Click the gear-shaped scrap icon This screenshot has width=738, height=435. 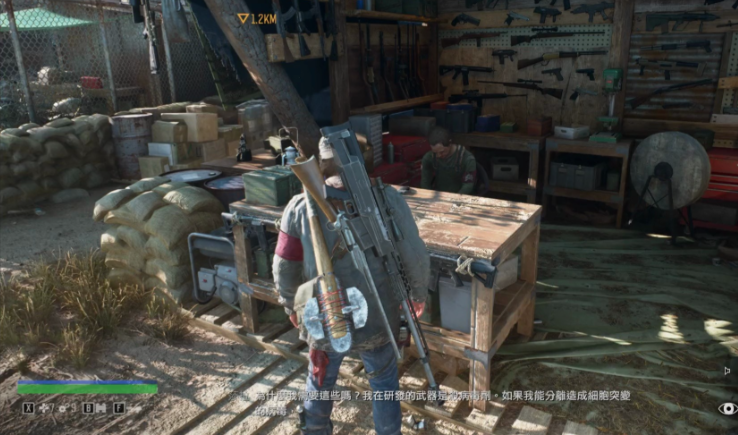[63, 408]
